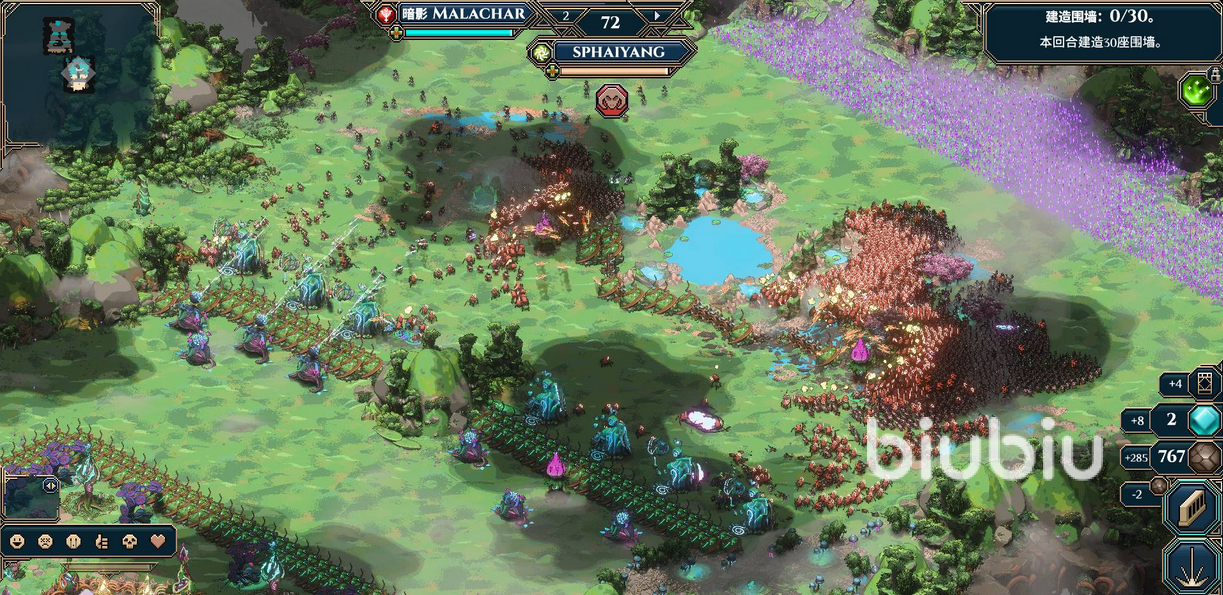1223x595 pixels.
Task: Select the mushroom building icon in the upper-left panel
Action: (x=76, y=74)
